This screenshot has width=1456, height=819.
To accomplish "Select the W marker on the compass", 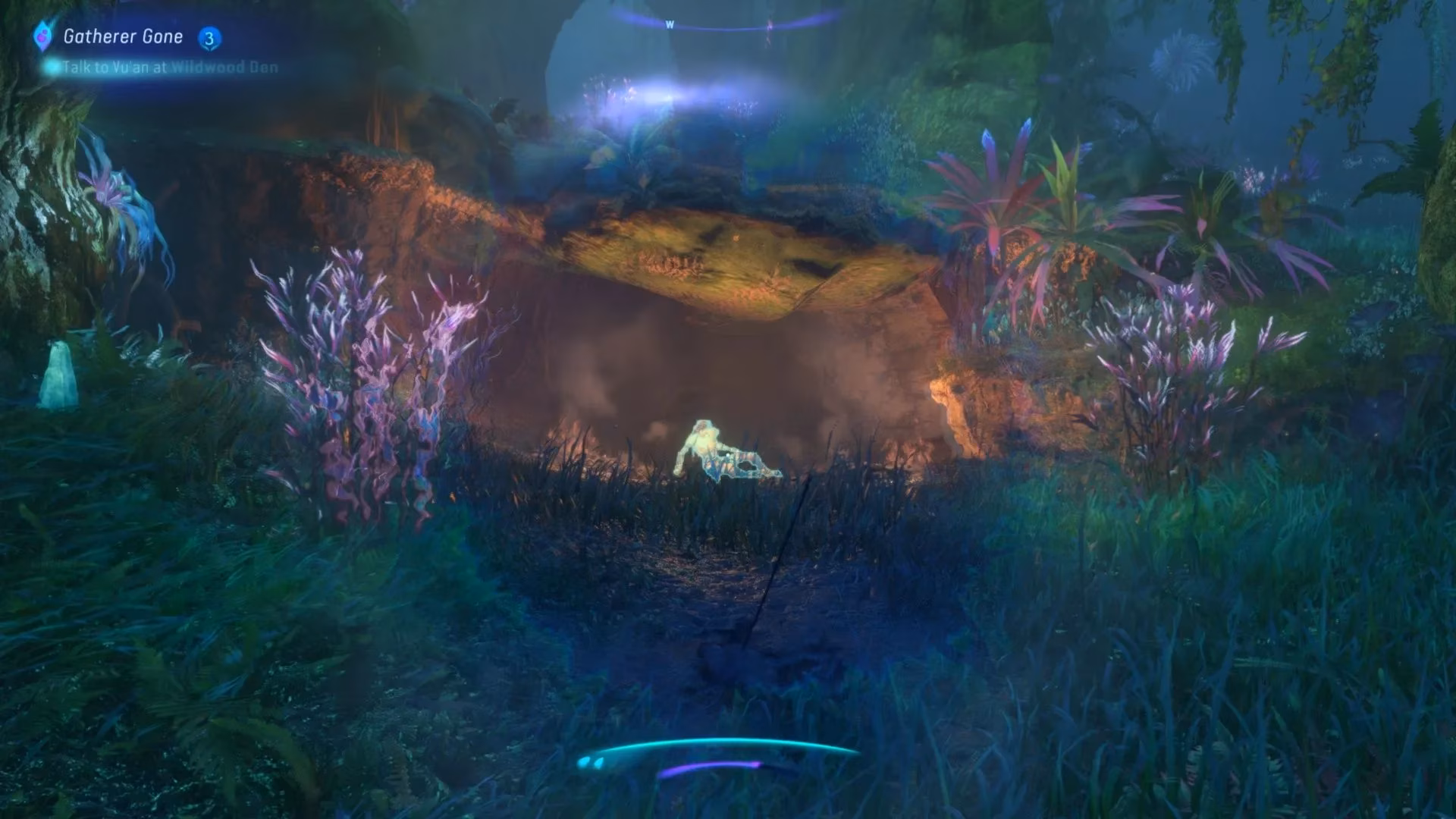I will (x=670, y=23).
